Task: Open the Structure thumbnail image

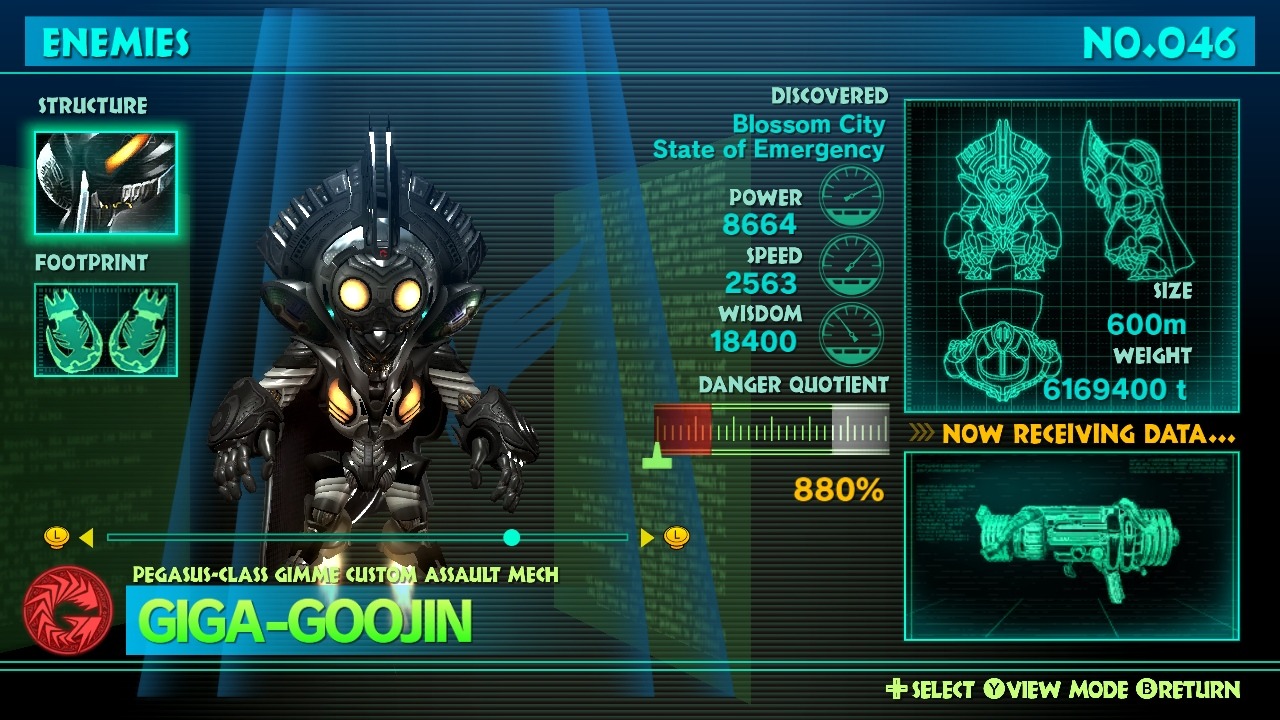Action: (x=106, y=183)
